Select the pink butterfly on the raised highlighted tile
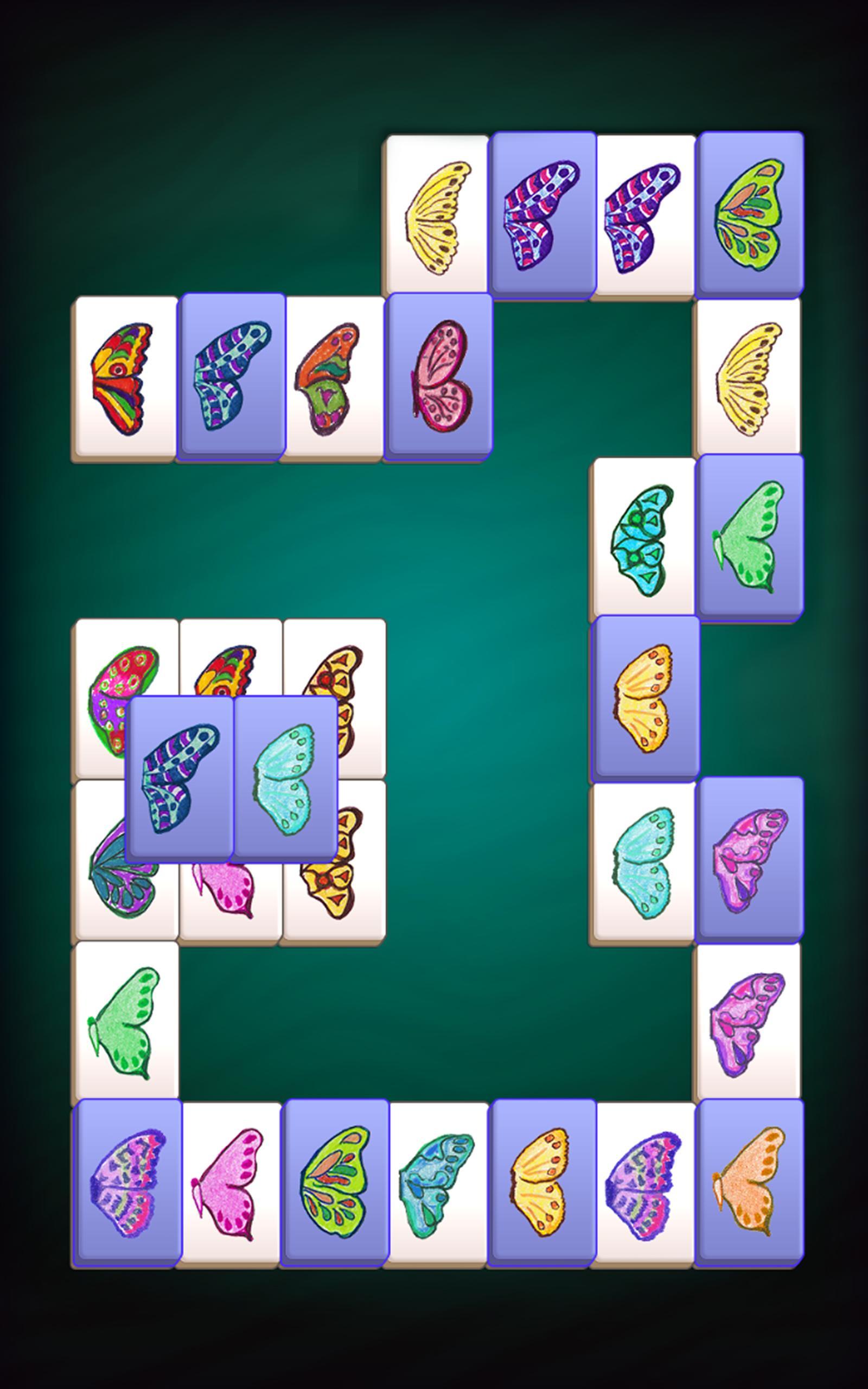This screenshot has height=1389, width=868. [x=439, y=379]
